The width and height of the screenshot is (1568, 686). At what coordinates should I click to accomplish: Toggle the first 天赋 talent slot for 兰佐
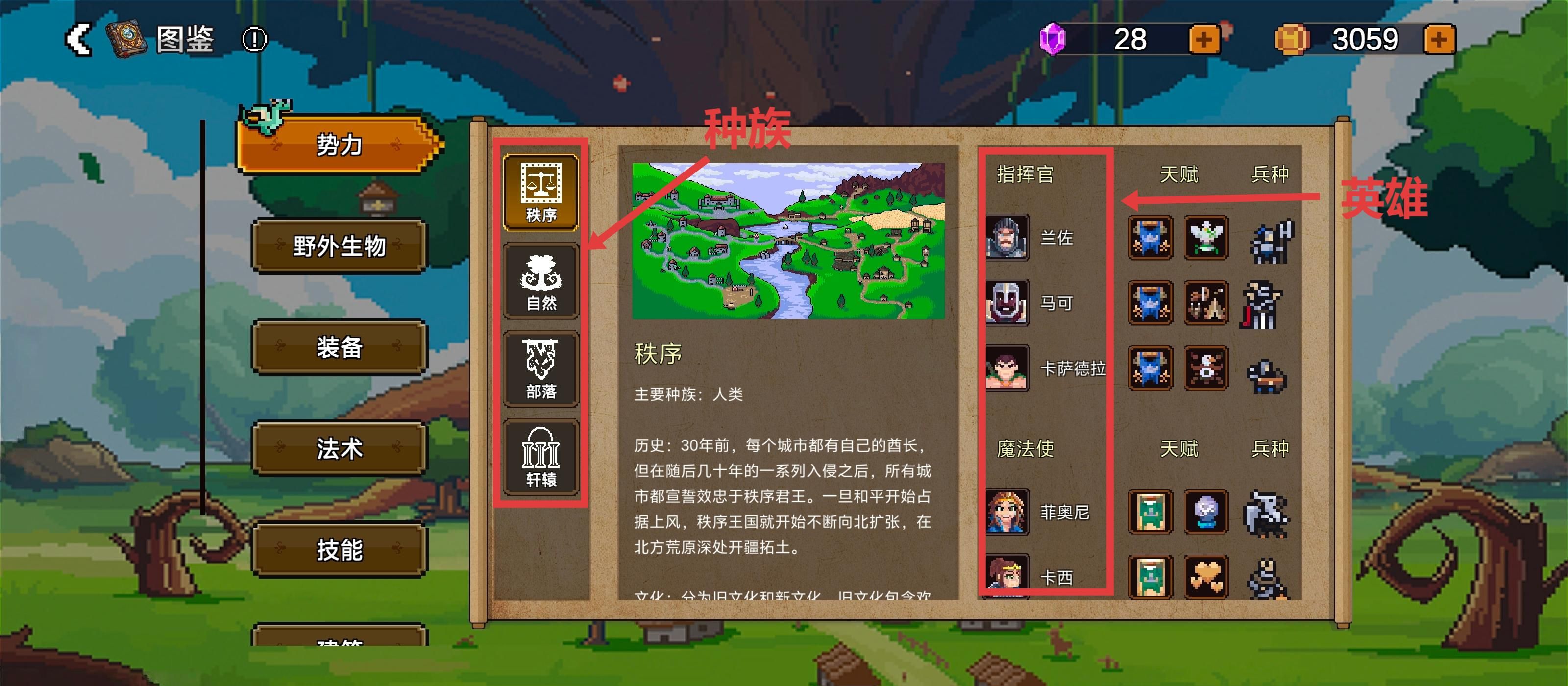point(1150,239)
